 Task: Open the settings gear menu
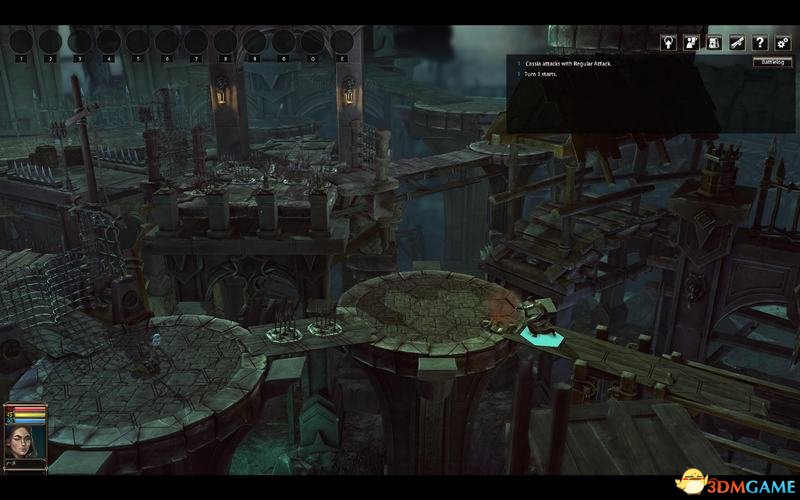point(783,43)
